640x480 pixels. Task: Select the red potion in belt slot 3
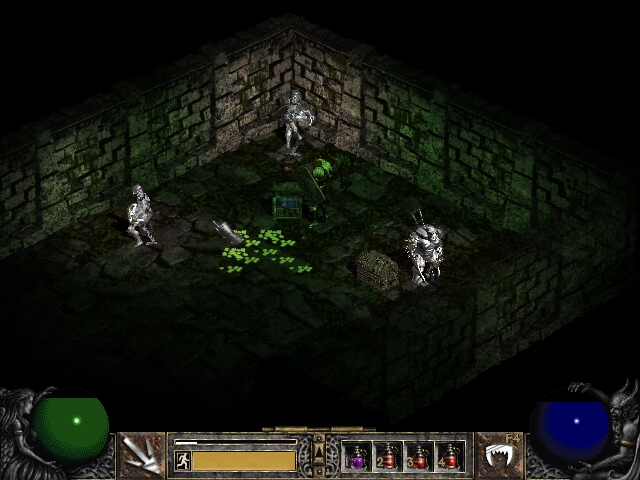pyautogui.click(x=419, y=457)
